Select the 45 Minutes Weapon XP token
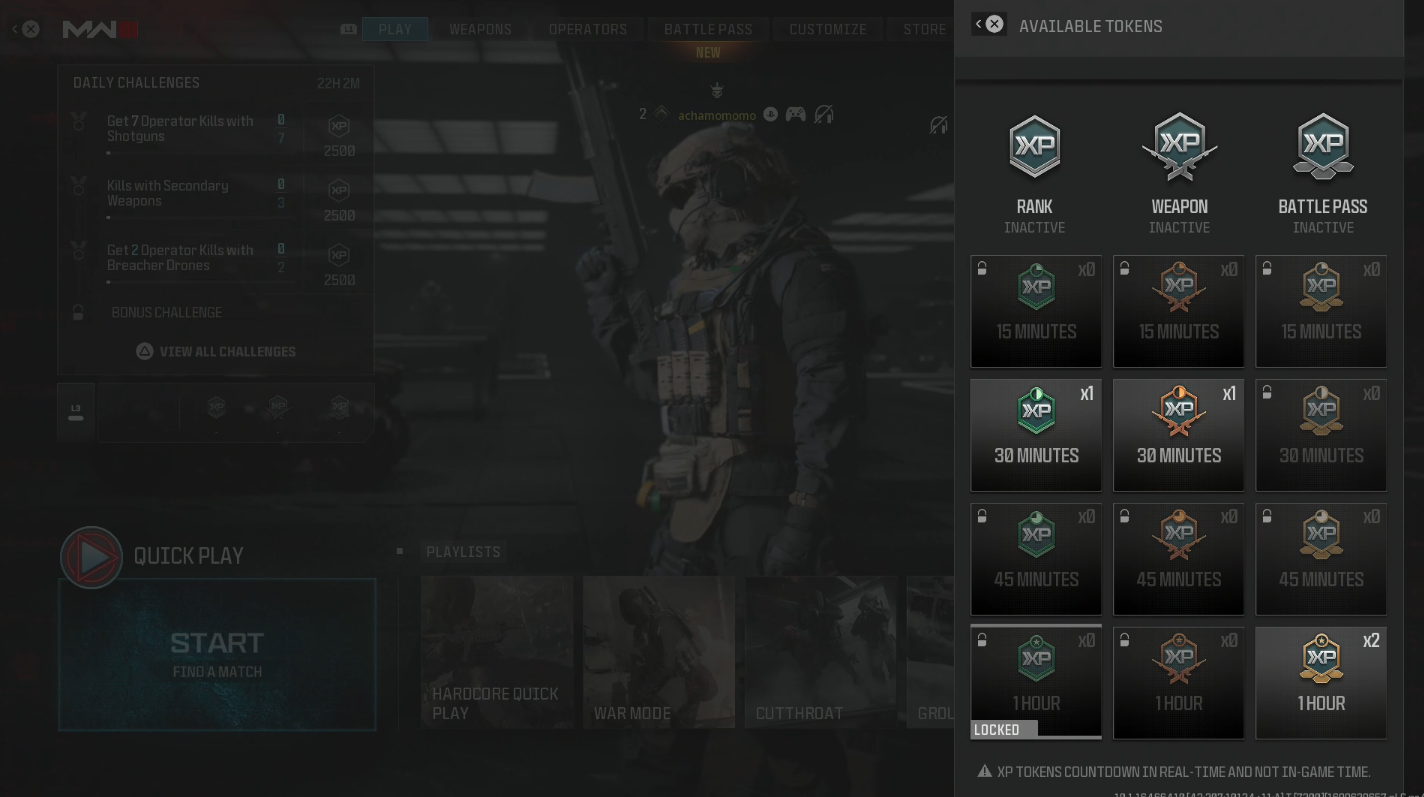 (x=1179, y=559)
